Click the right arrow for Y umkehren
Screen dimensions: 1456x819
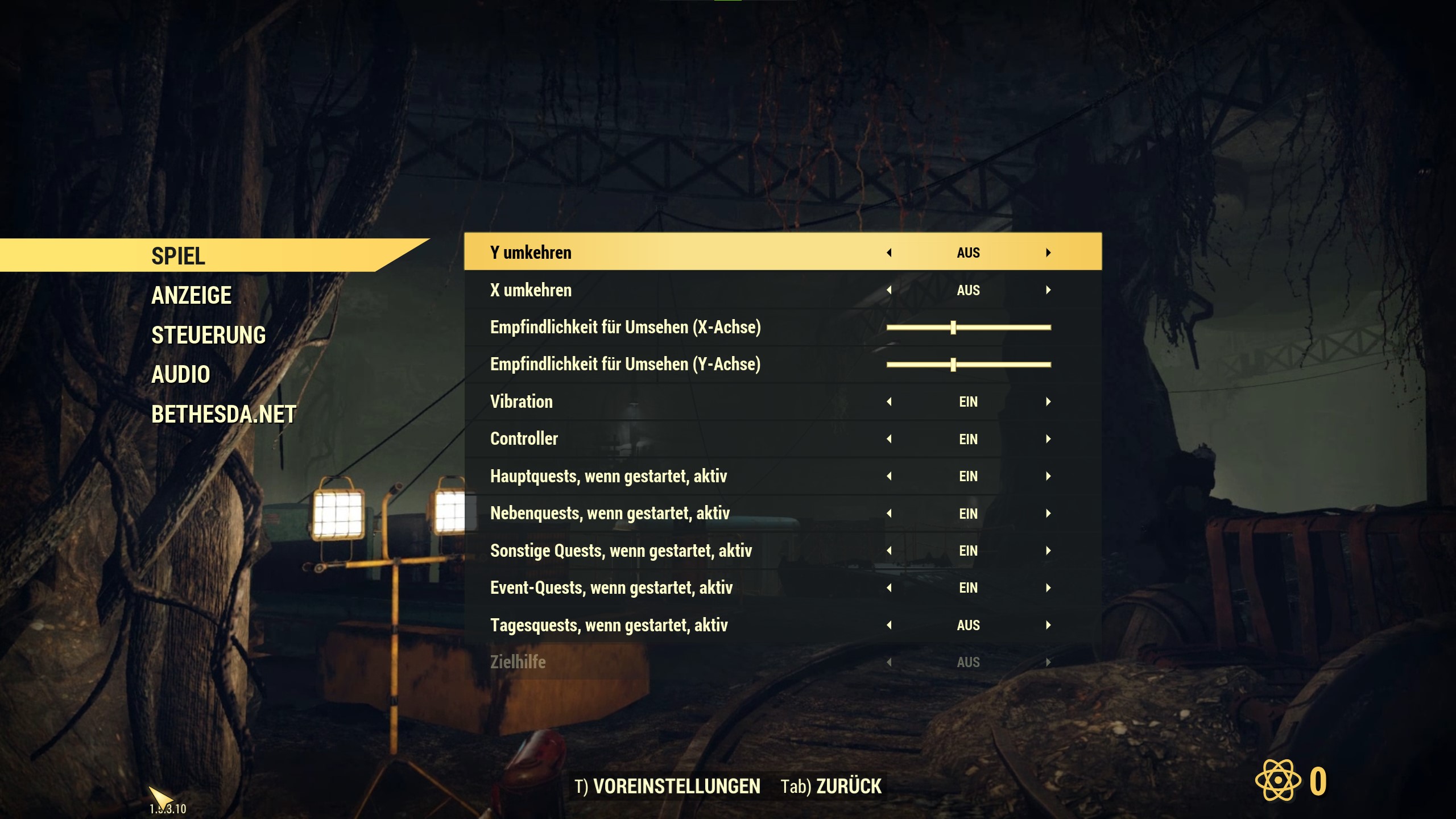(x=1048, y=253)
